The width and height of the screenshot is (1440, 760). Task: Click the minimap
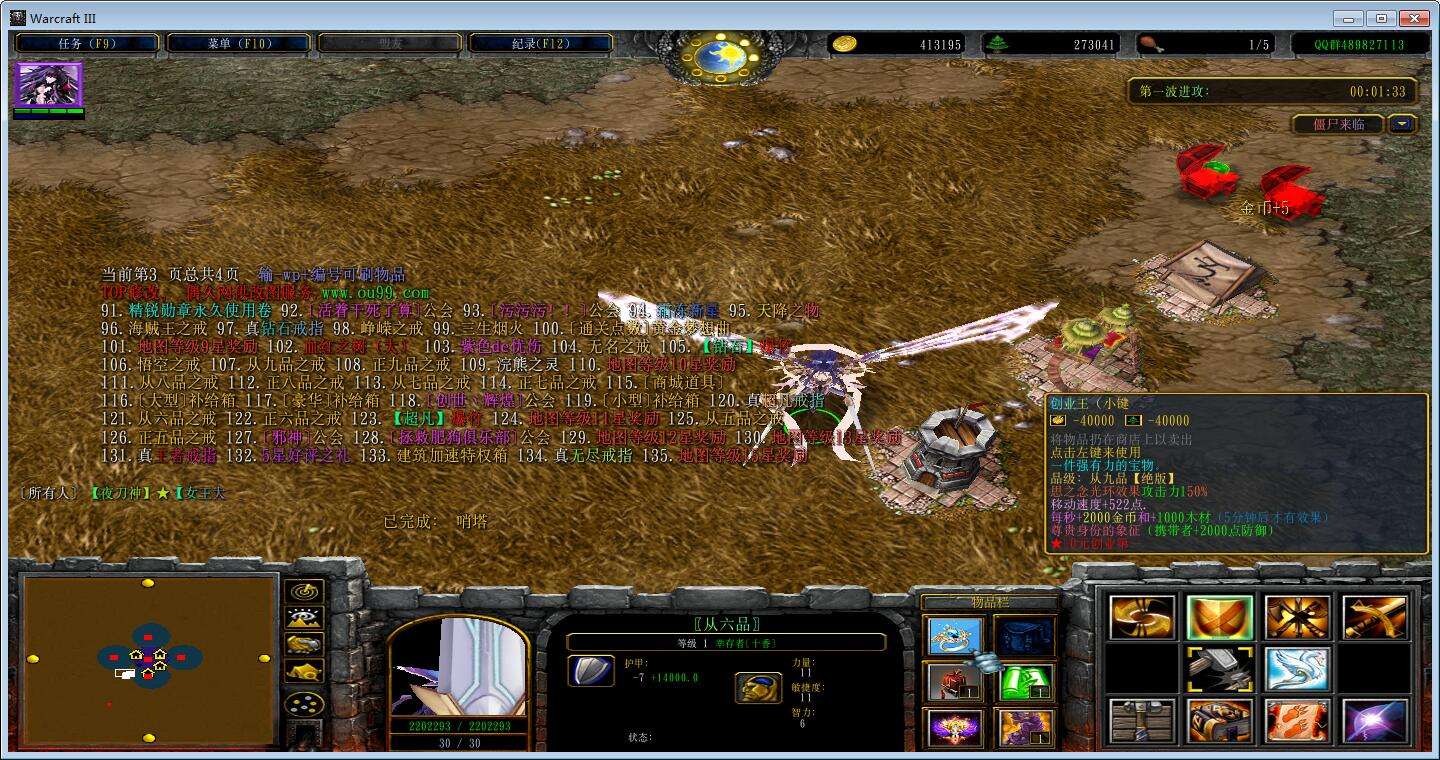[x=148, y=659]
